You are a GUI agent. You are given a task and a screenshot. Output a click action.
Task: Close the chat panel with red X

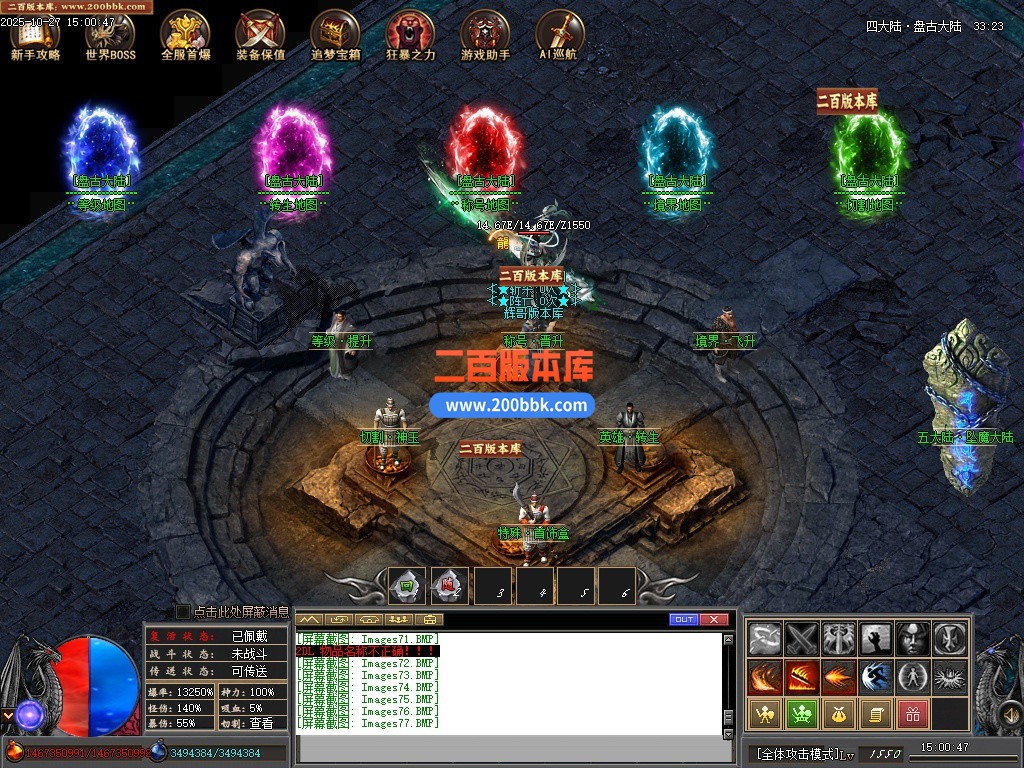pos(713,620)
